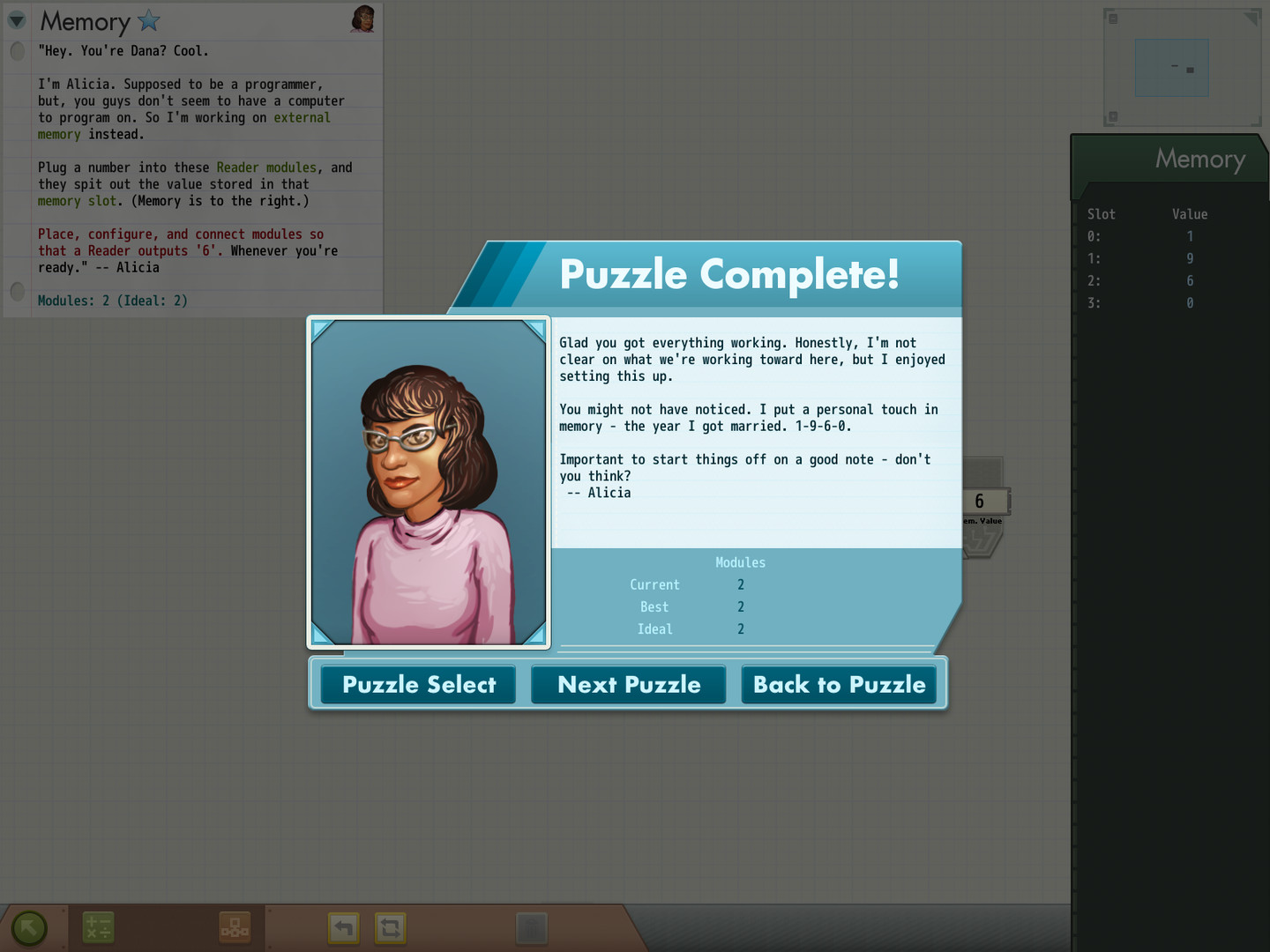The height and width of the screenshot is (952, 1270).
Task: Go Back to Puzzle
Action: pyautogui.click(x=839, y=685)
